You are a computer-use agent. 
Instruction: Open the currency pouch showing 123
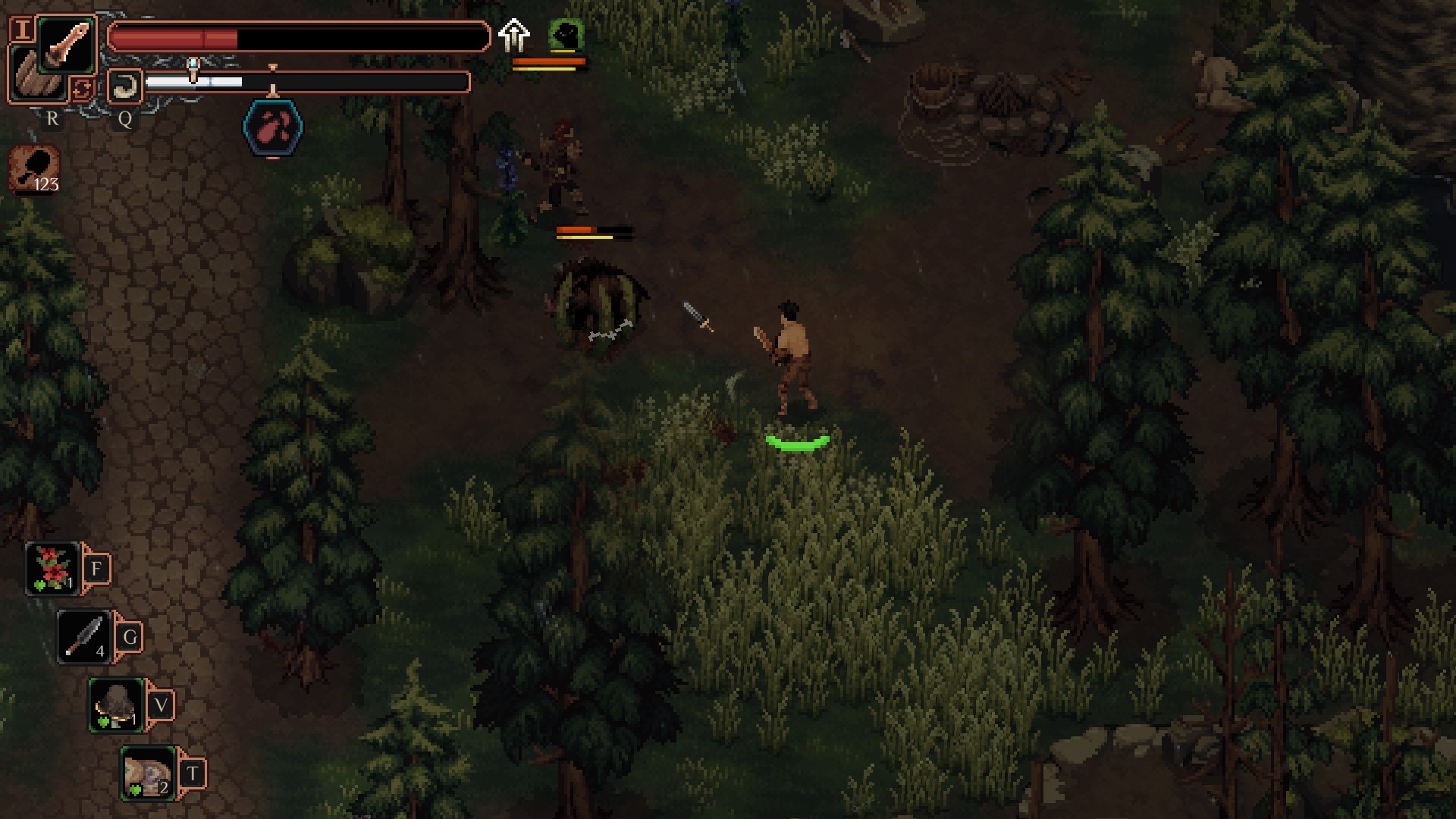pyautogui.click(x=34, y=168)
